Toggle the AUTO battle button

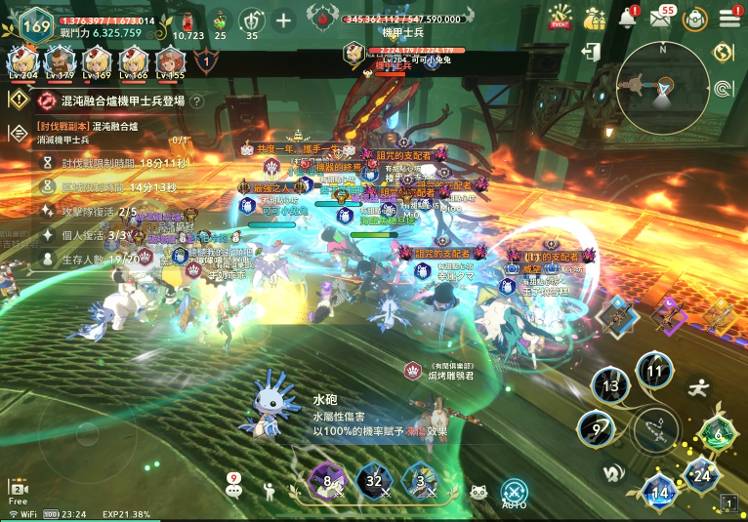click(514, 490)
